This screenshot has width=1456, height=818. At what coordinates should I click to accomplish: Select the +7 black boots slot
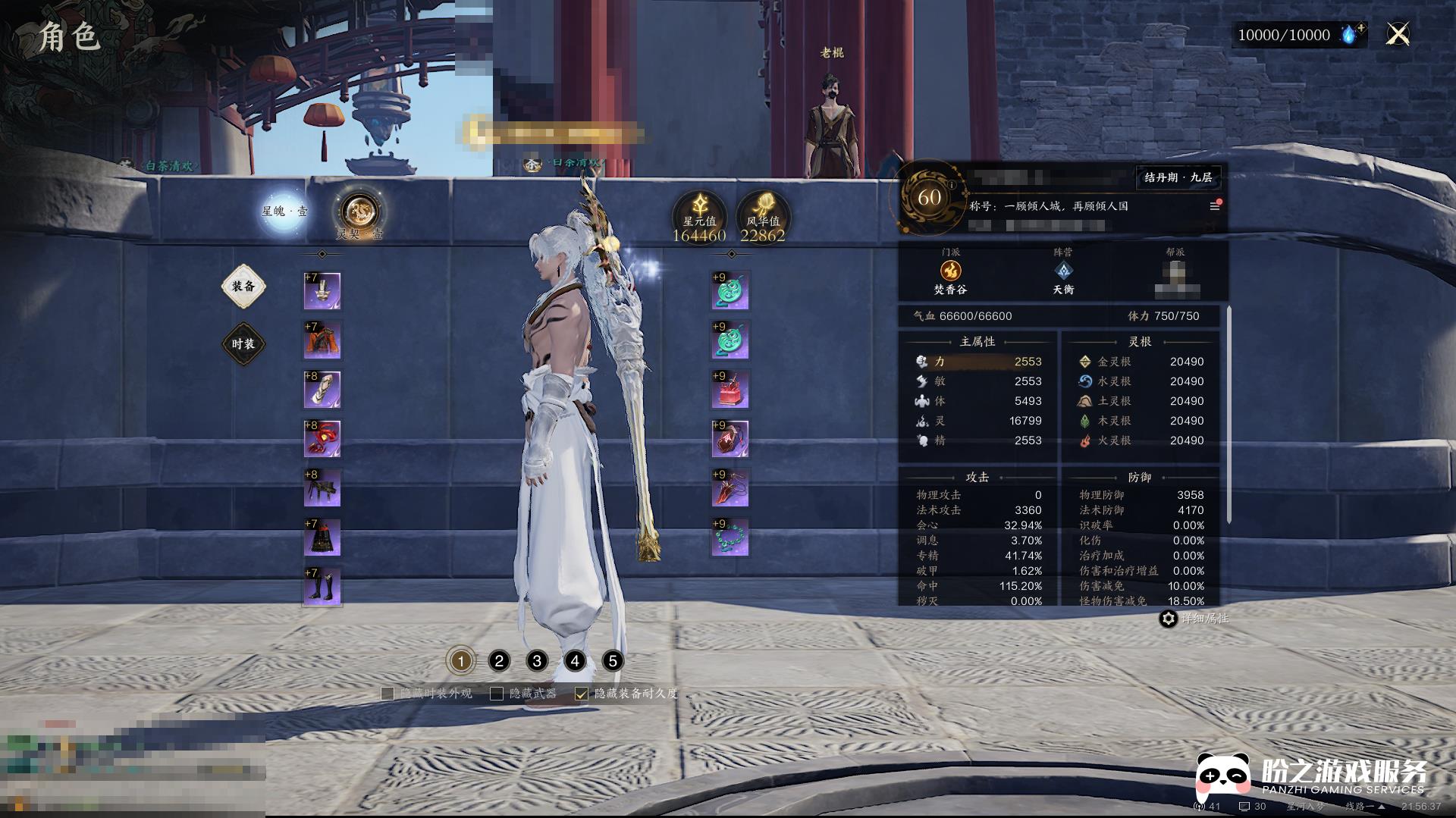tap(322, 587)
